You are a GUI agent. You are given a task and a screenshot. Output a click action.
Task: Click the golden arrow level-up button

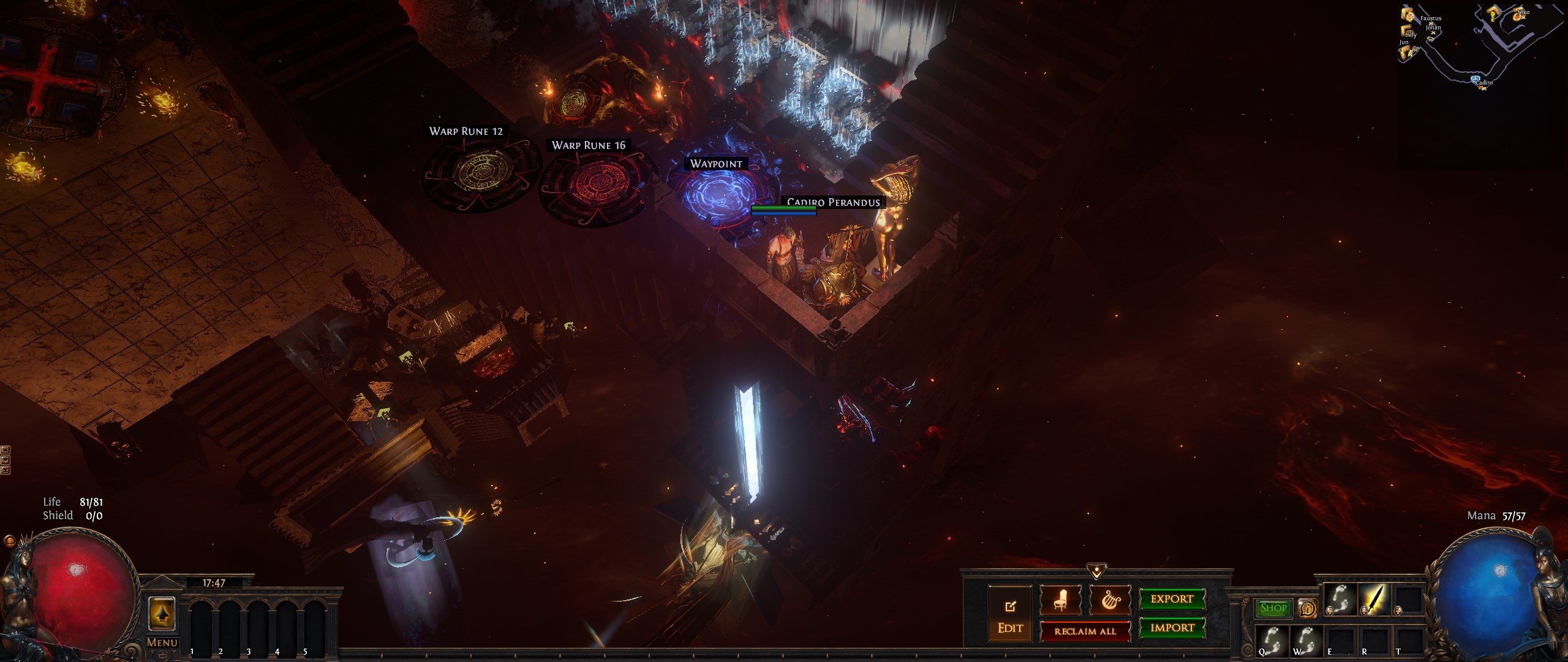(162, 613)
